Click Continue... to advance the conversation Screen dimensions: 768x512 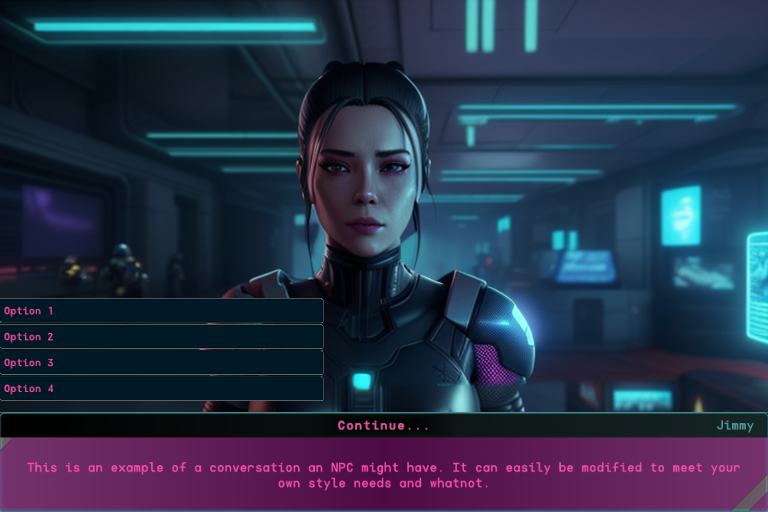(383, 425)
